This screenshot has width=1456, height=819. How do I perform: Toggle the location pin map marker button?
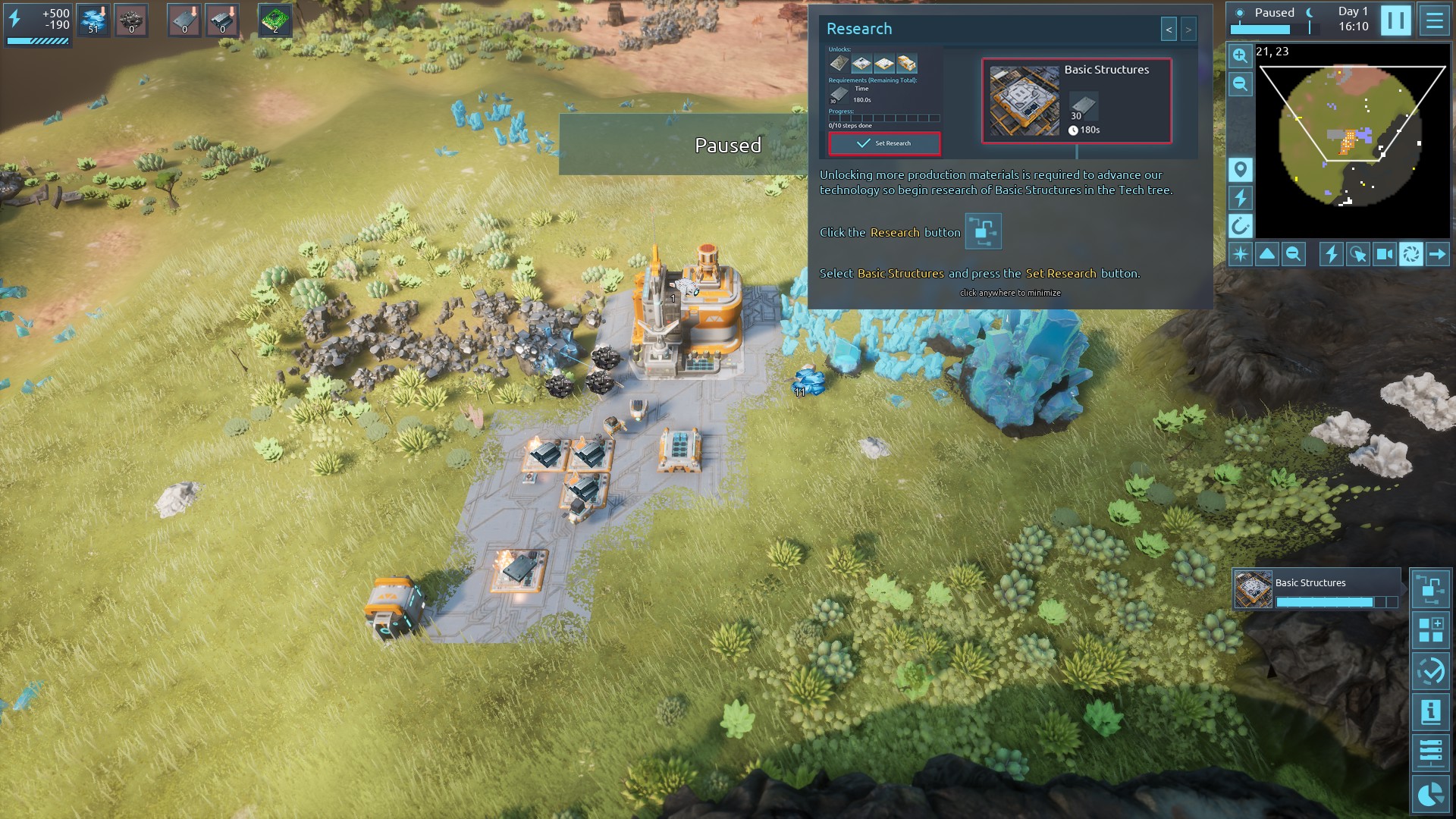coord(1240,169)
